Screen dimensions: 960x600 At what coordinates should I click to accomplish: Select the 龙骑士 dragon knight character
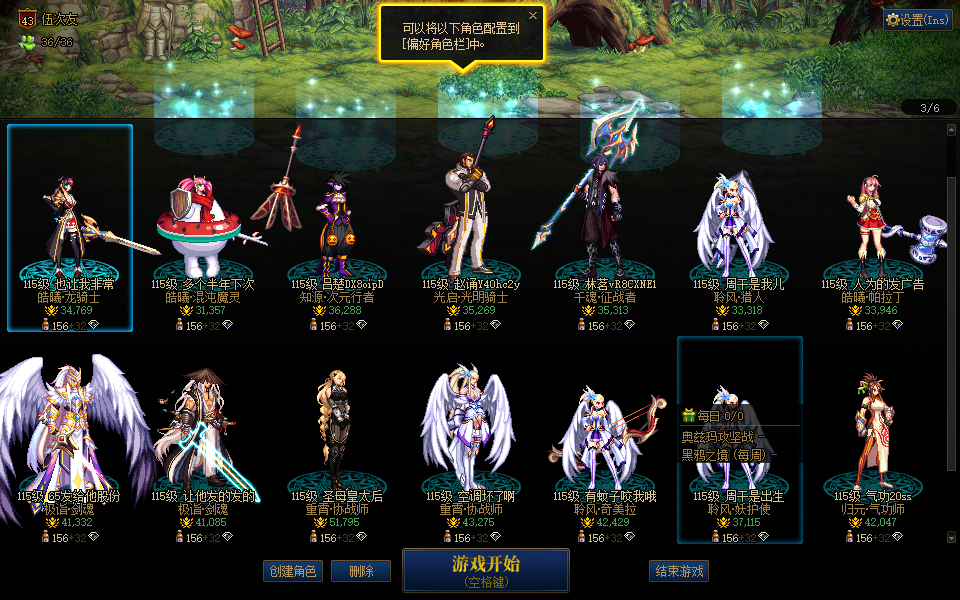(x=70, y=228)
